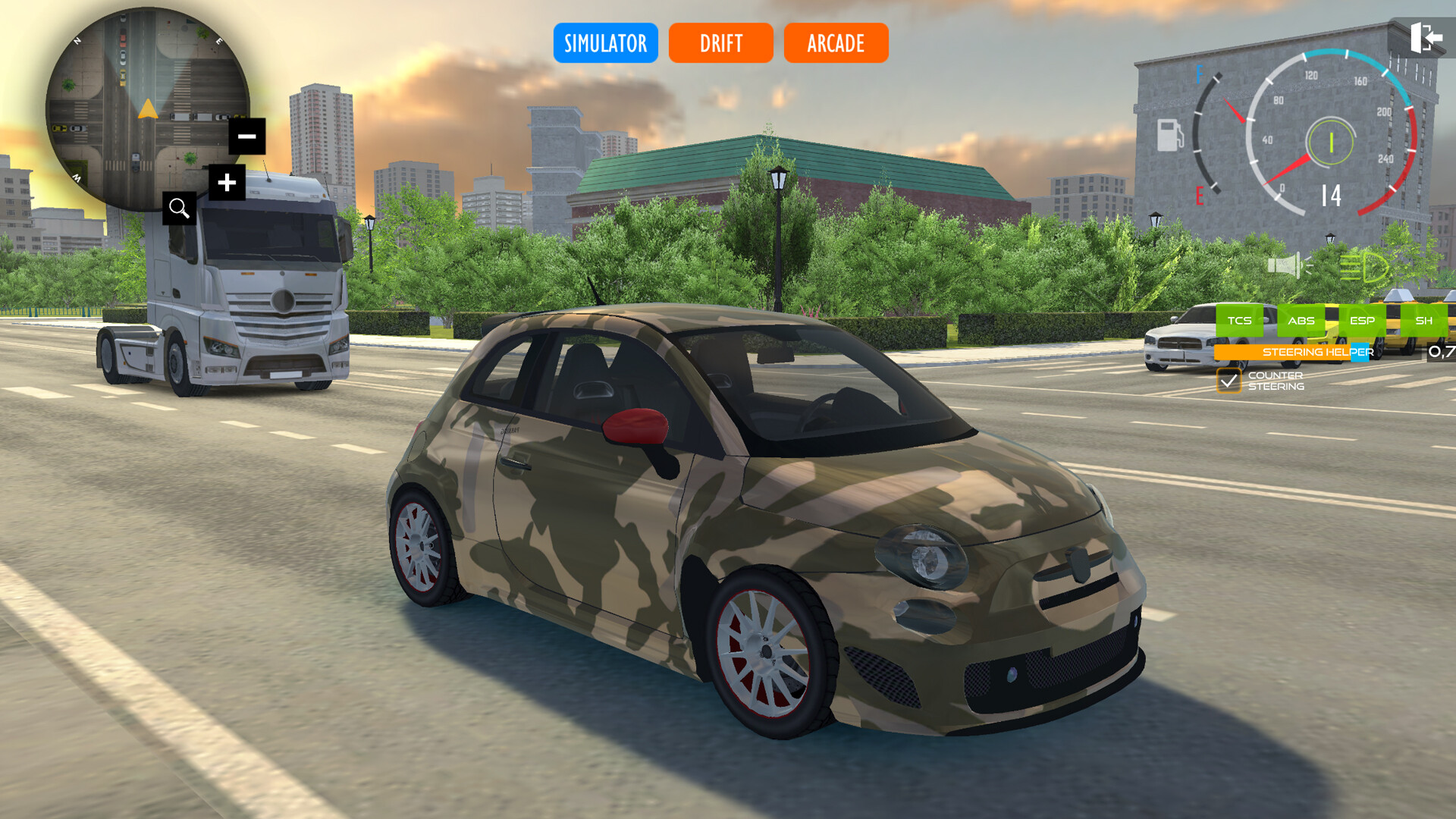Click the 0,7 value display

(x=1442, y=351)
